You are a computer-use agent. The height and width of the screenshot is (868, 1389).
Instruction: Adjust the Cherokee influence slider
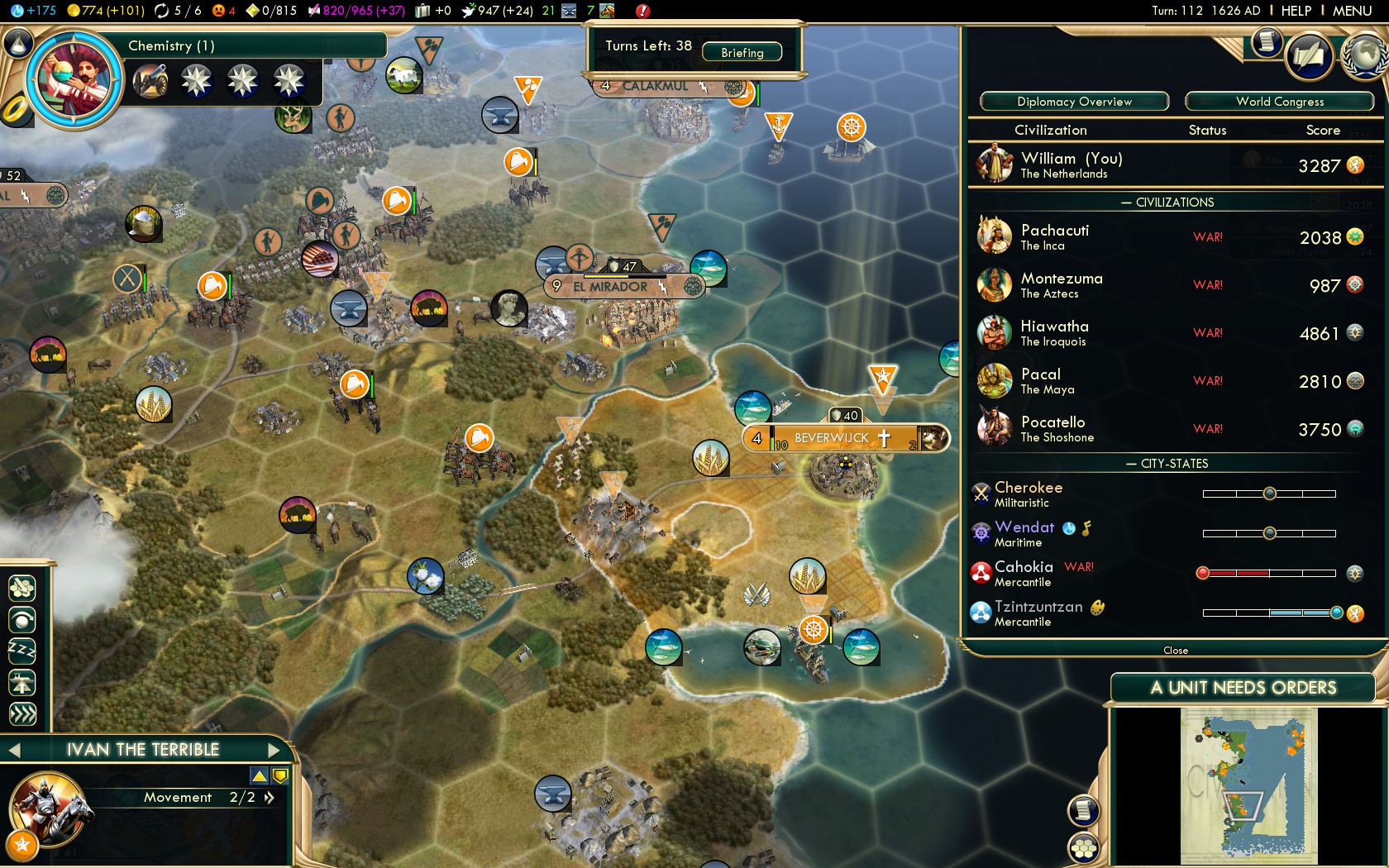tap(1269, 493)
